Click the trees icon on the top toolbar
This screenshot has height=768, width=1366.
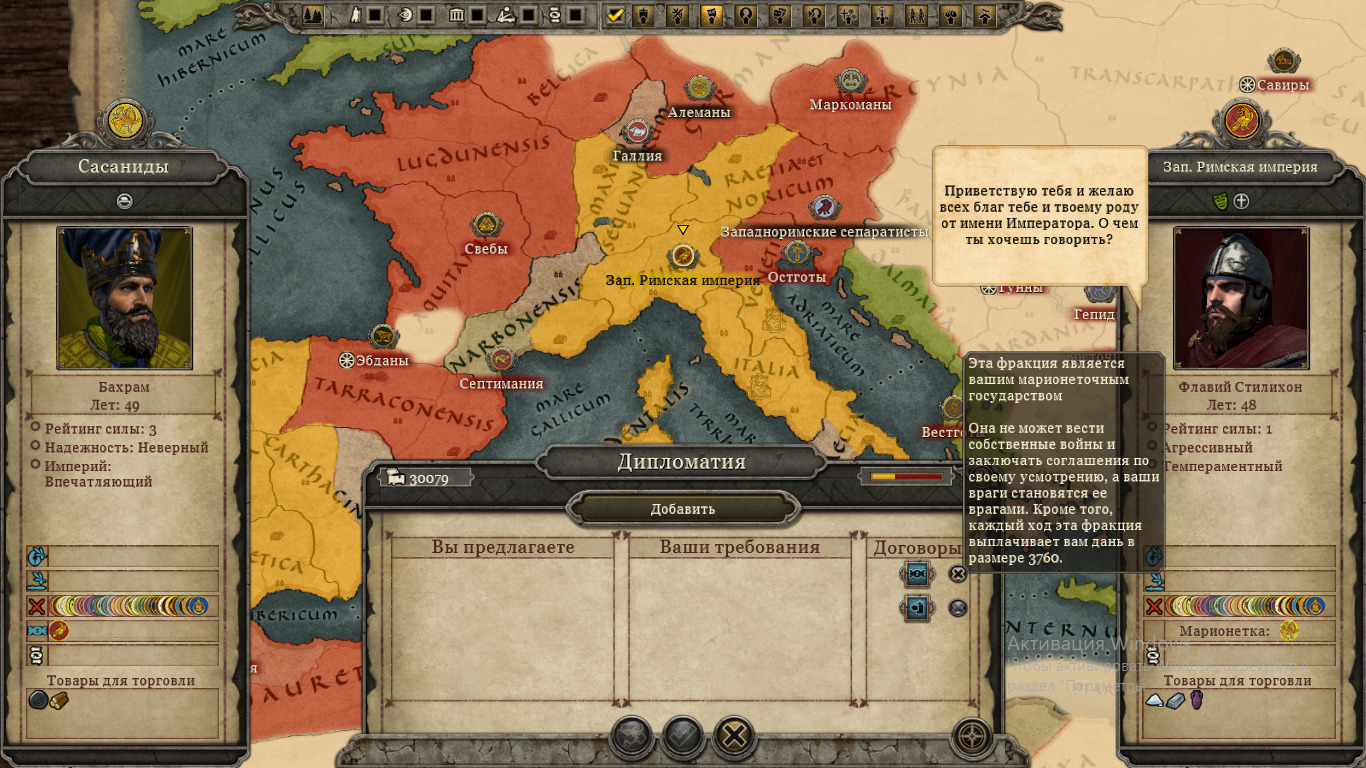coord(313,15)
